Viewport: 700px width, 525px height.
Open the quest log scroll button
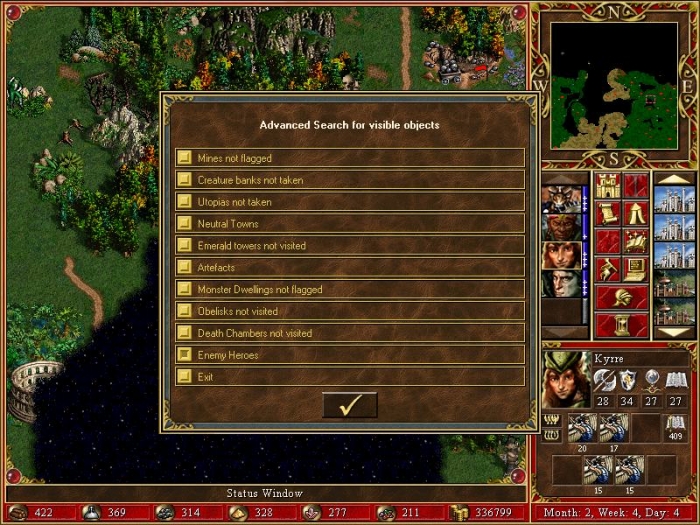607,213
